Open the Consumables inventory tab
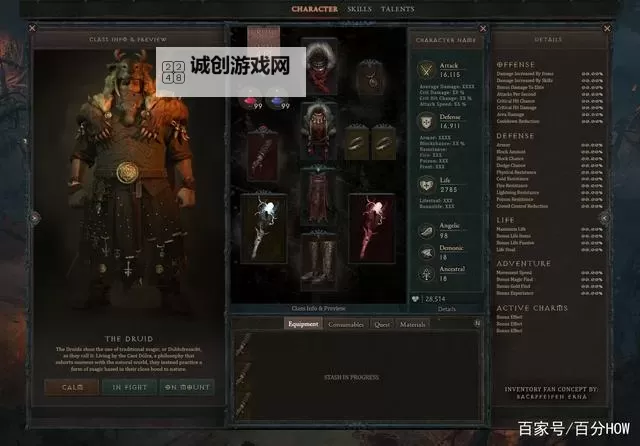Image resolution: width=640 pixels, height=446 pixels. pos(346,324)
